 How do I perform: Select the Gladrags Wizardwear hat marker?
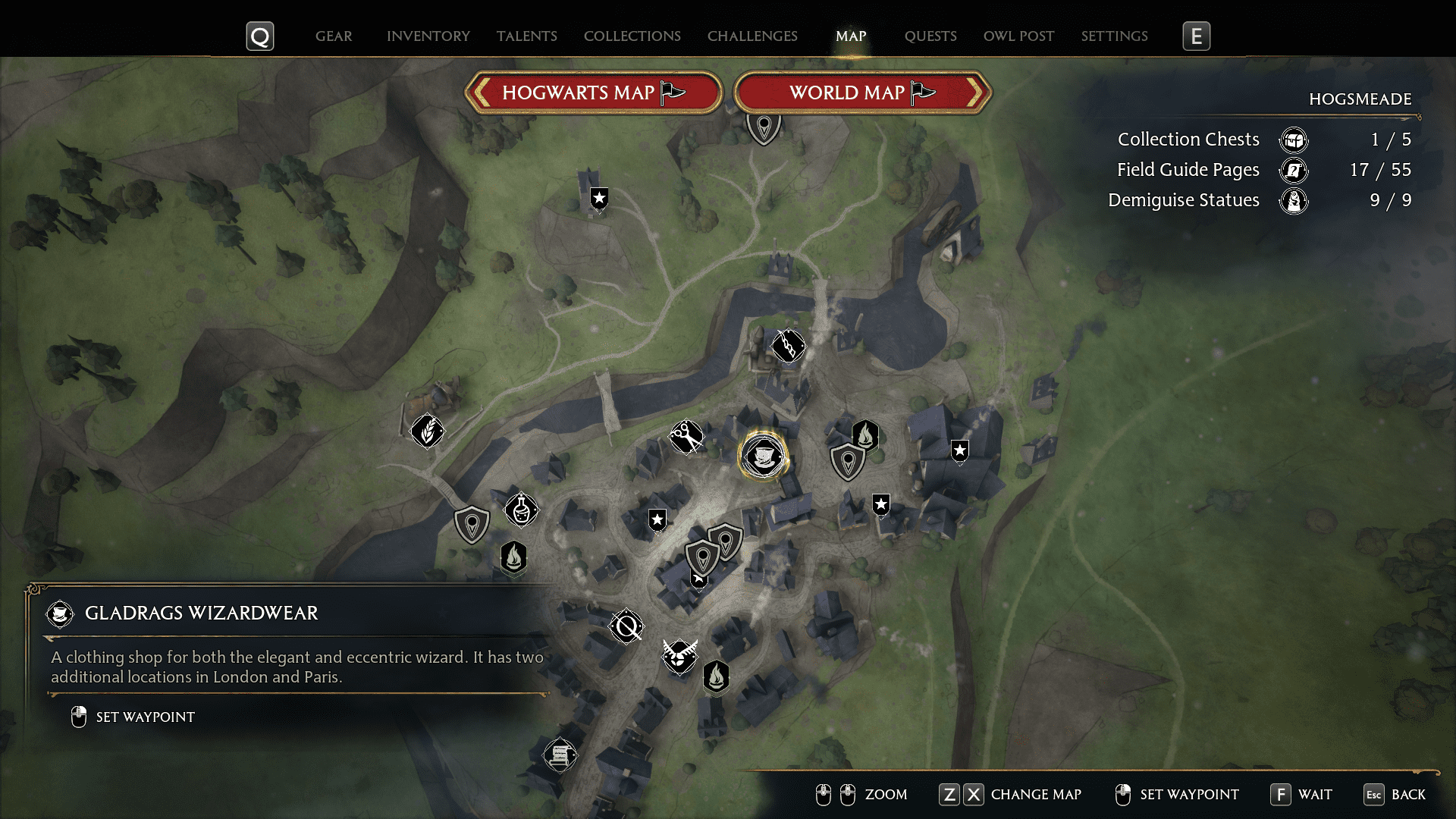coord(763,457)
